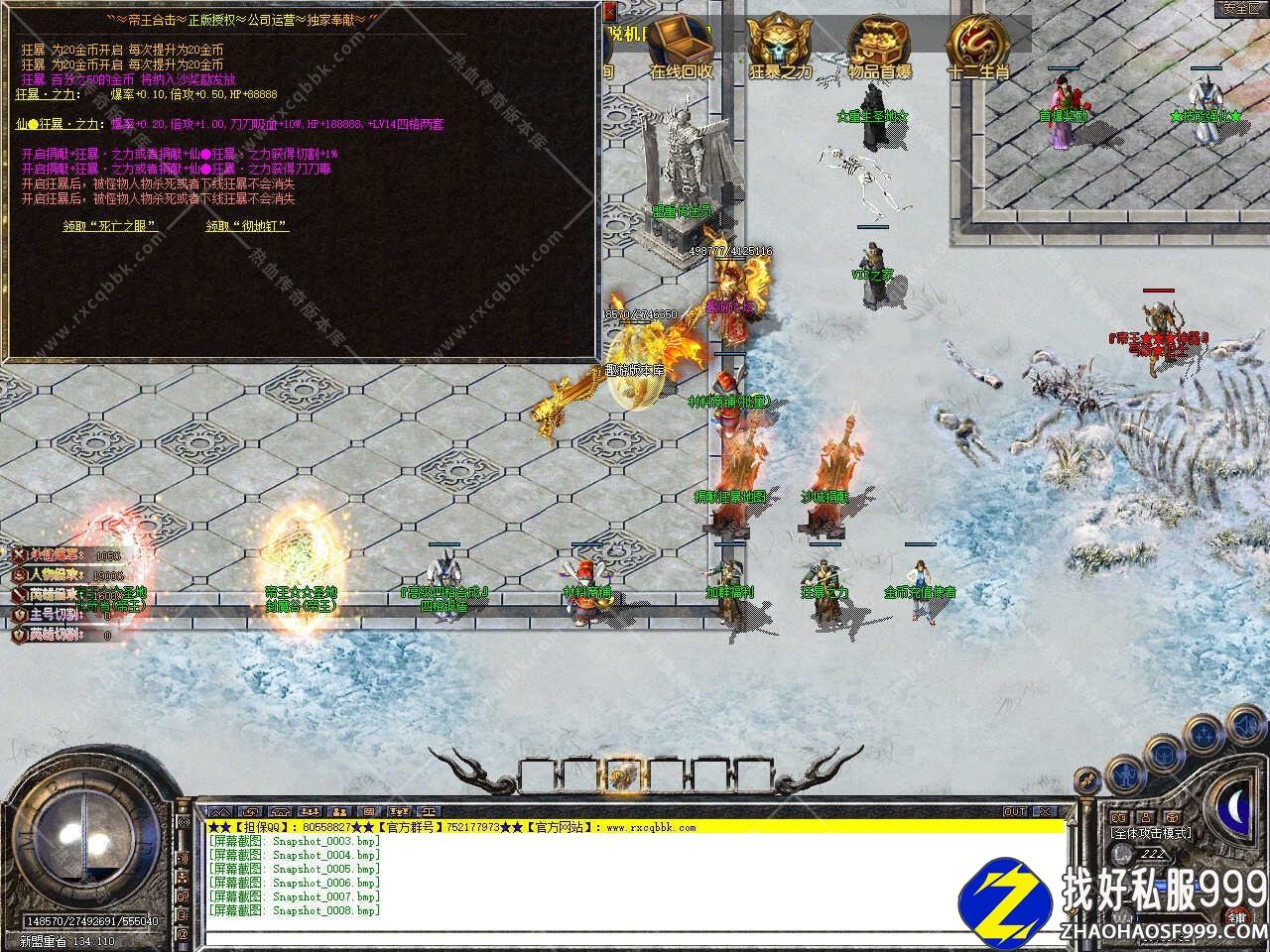The image size is (1270, 952).
Task: Open the 狂暴之力 skull helmet icon
Action: pos(779,45)
